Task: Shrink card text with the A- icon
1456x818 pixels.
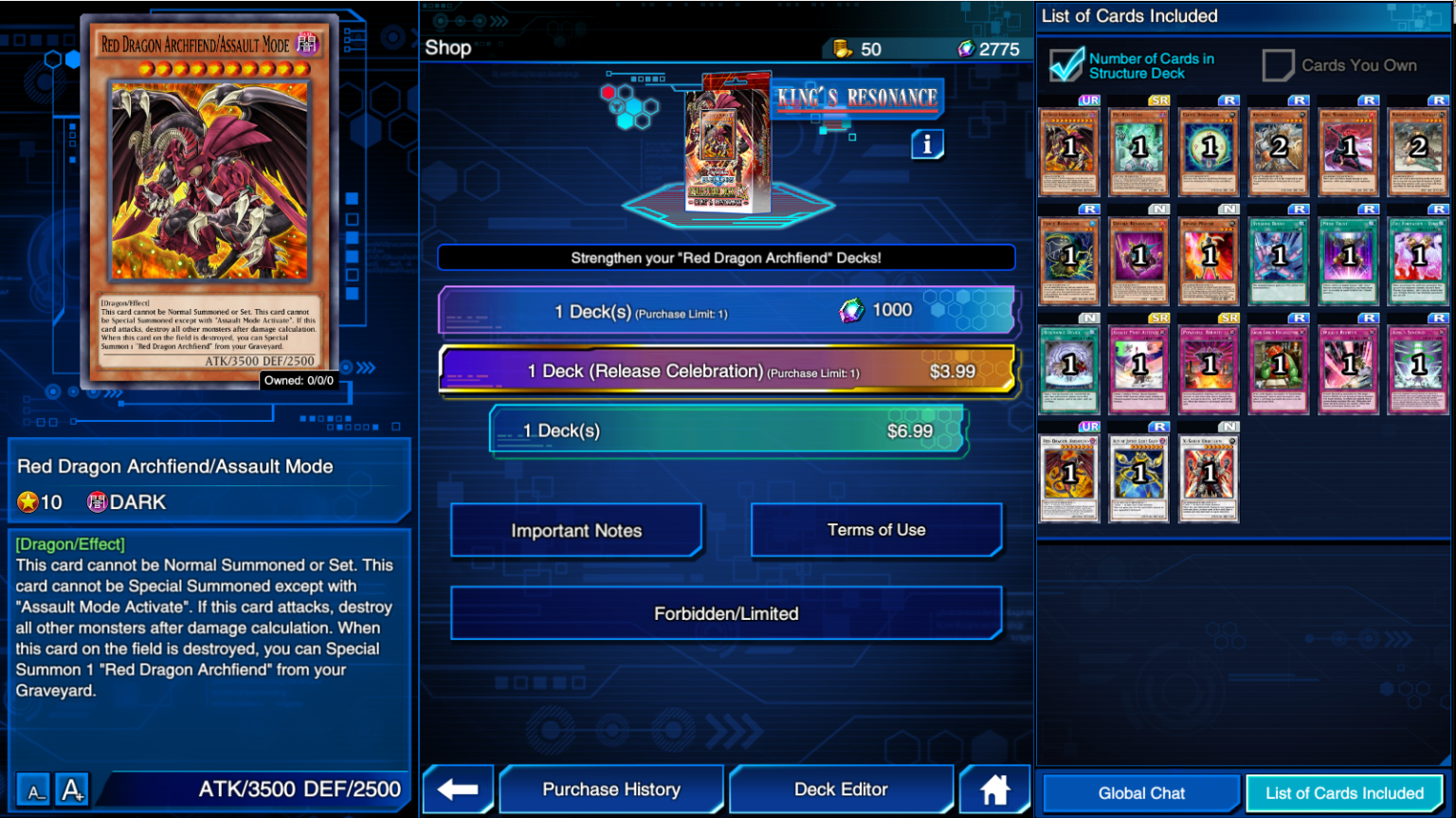Action: tap(34, 788)
